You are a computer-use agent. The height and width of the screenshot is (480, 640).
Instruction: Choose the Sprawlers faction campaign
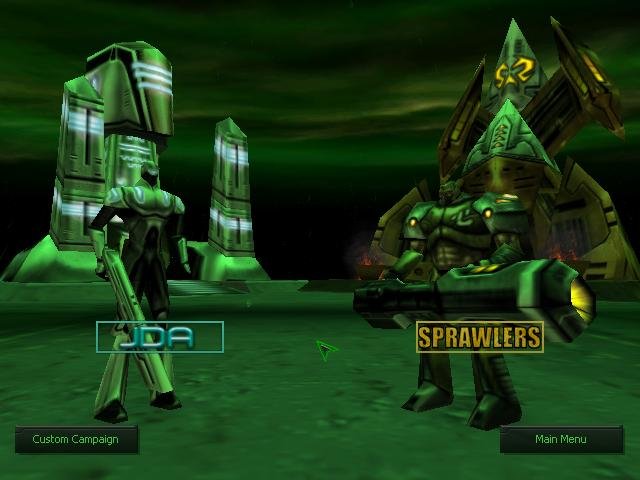click(479, 337)
